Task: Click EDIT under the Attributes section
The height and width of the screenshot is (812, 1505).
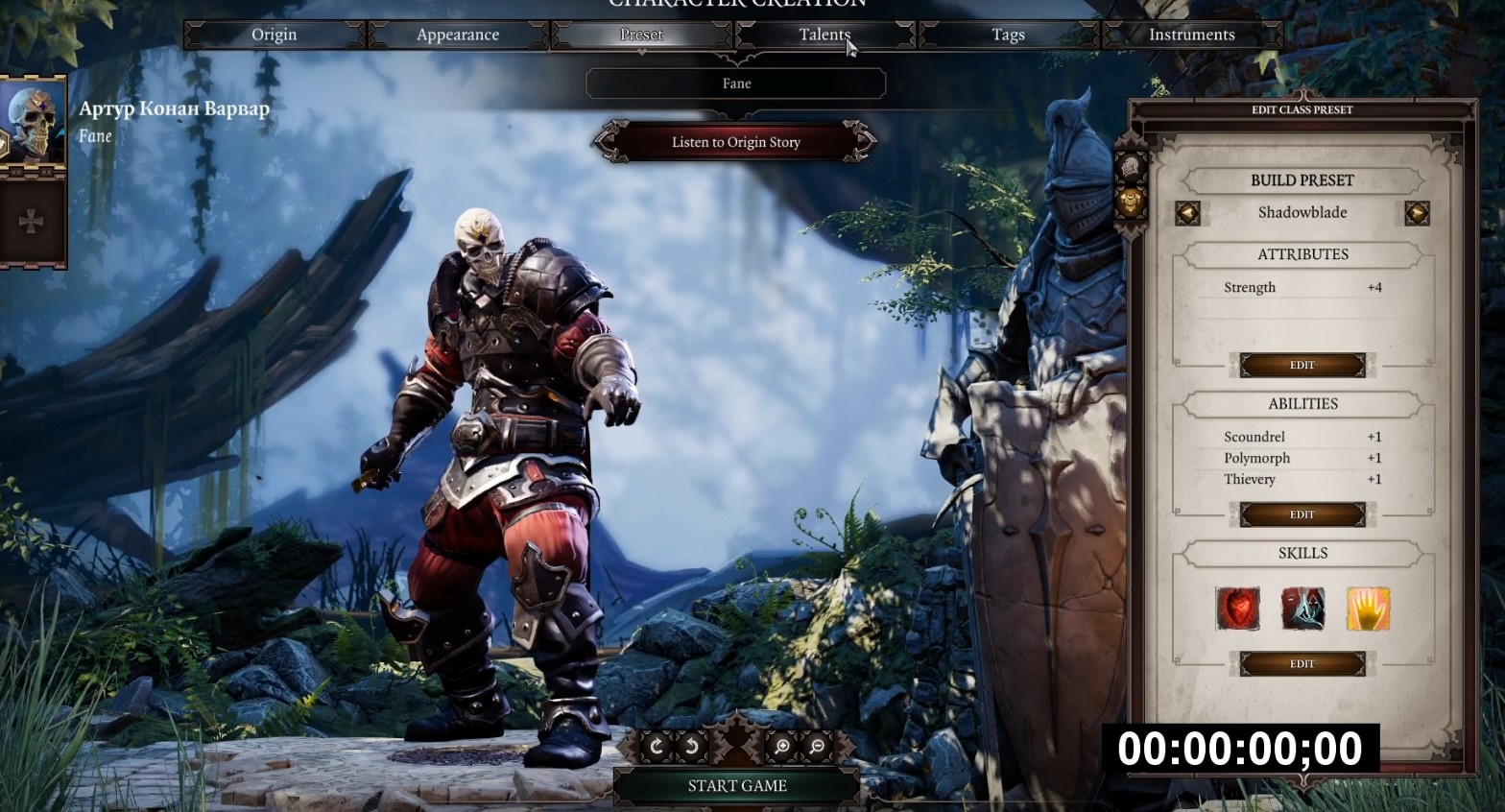Action: [x=1302, y=365]
